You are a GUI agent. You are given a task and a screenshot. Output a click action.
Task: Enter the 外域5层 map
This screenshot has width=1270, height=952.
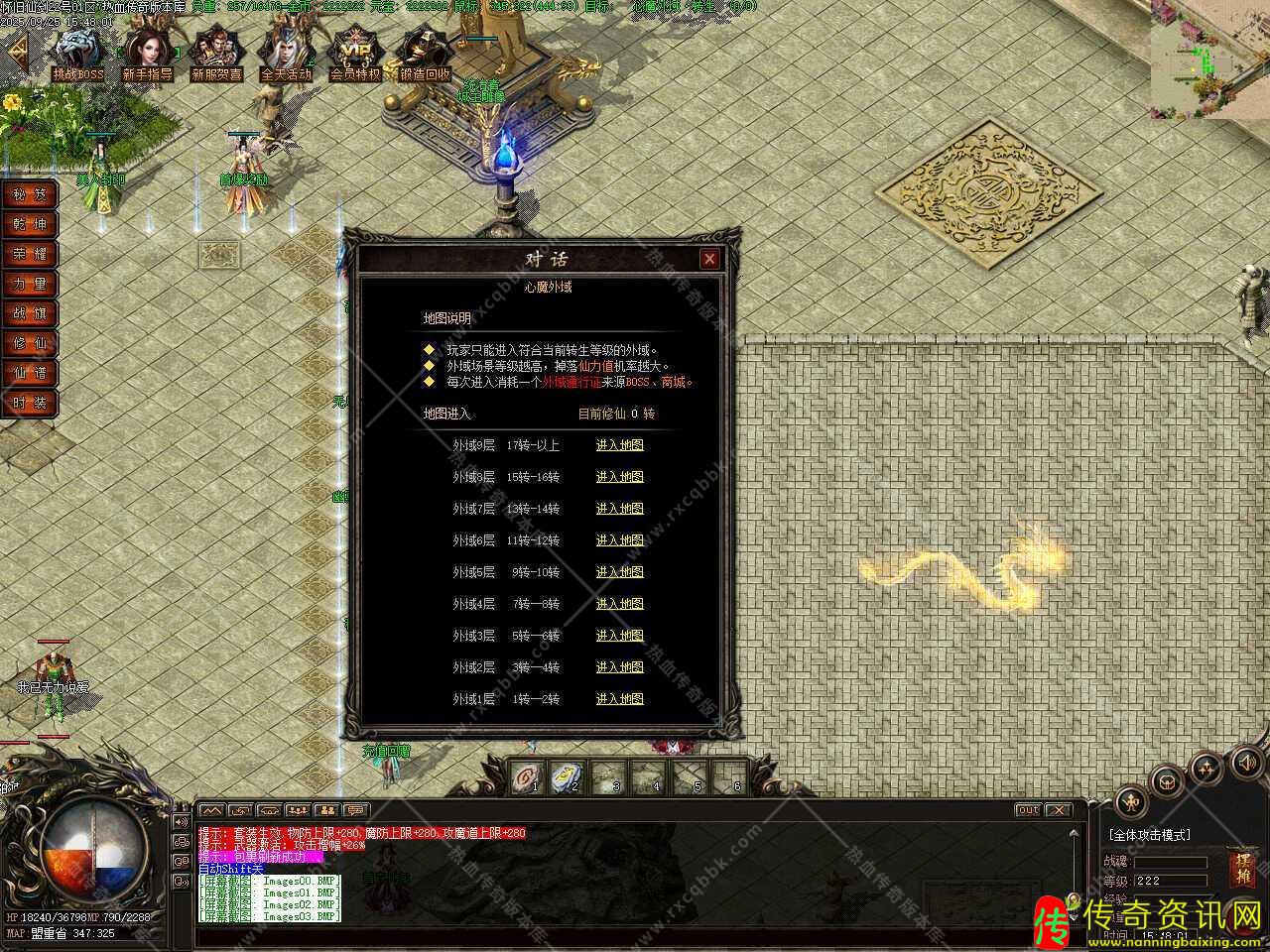(x=619, y=572)
